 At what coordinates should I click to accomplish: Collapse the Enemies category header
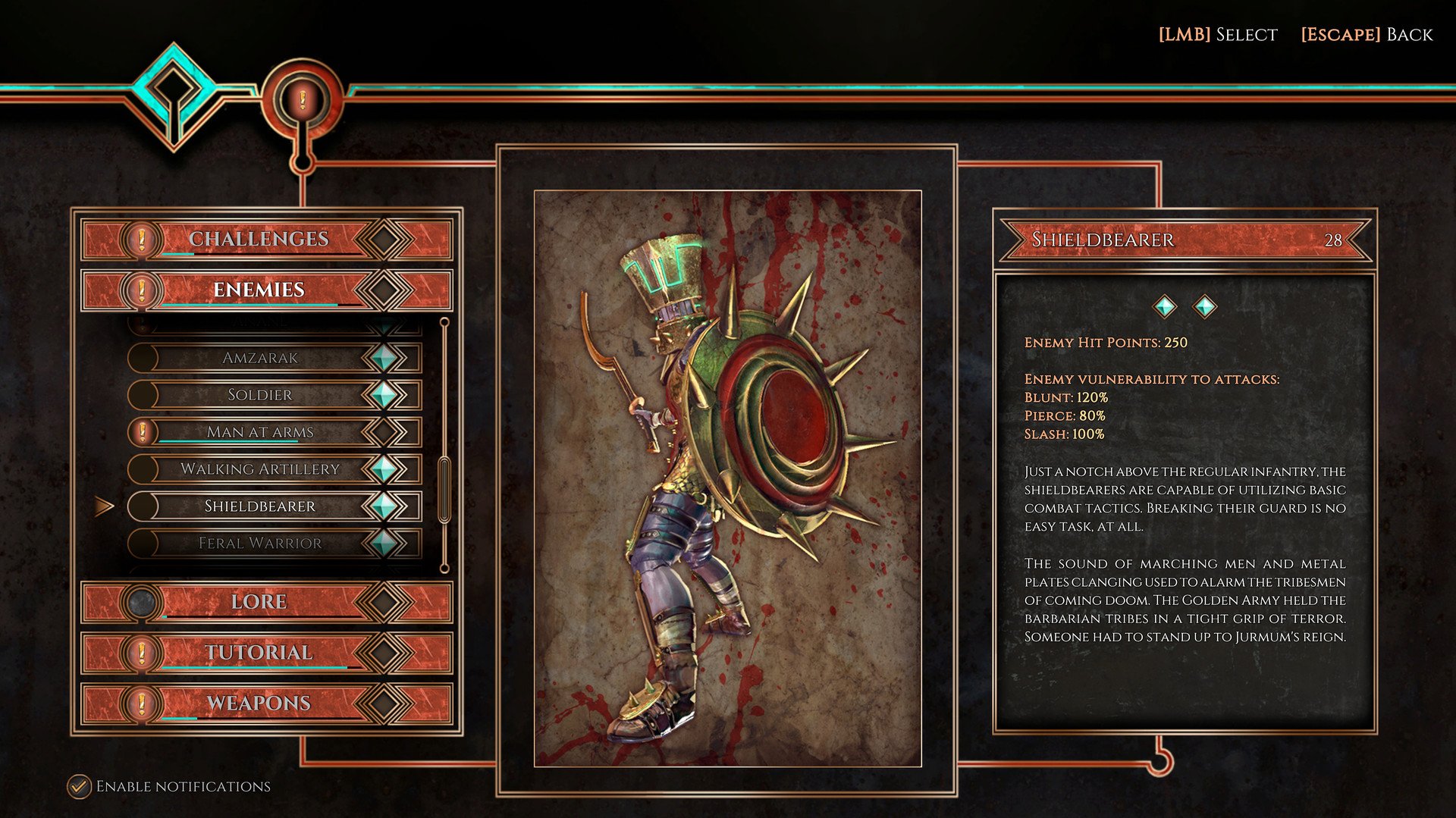[259, 290]
